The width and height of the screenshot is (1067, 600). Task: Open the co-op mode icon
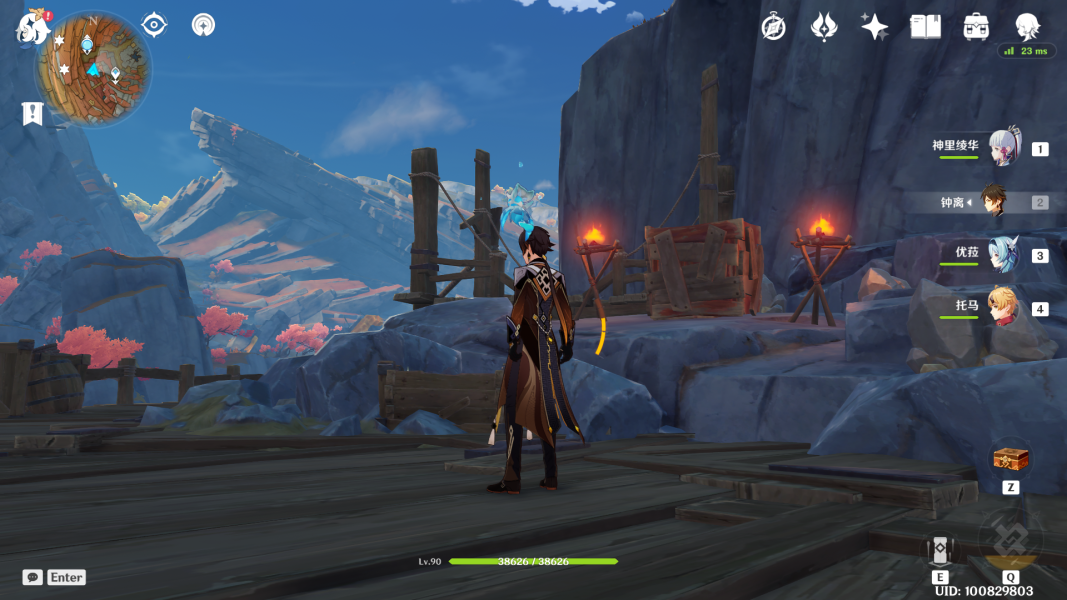coord(203,25)
